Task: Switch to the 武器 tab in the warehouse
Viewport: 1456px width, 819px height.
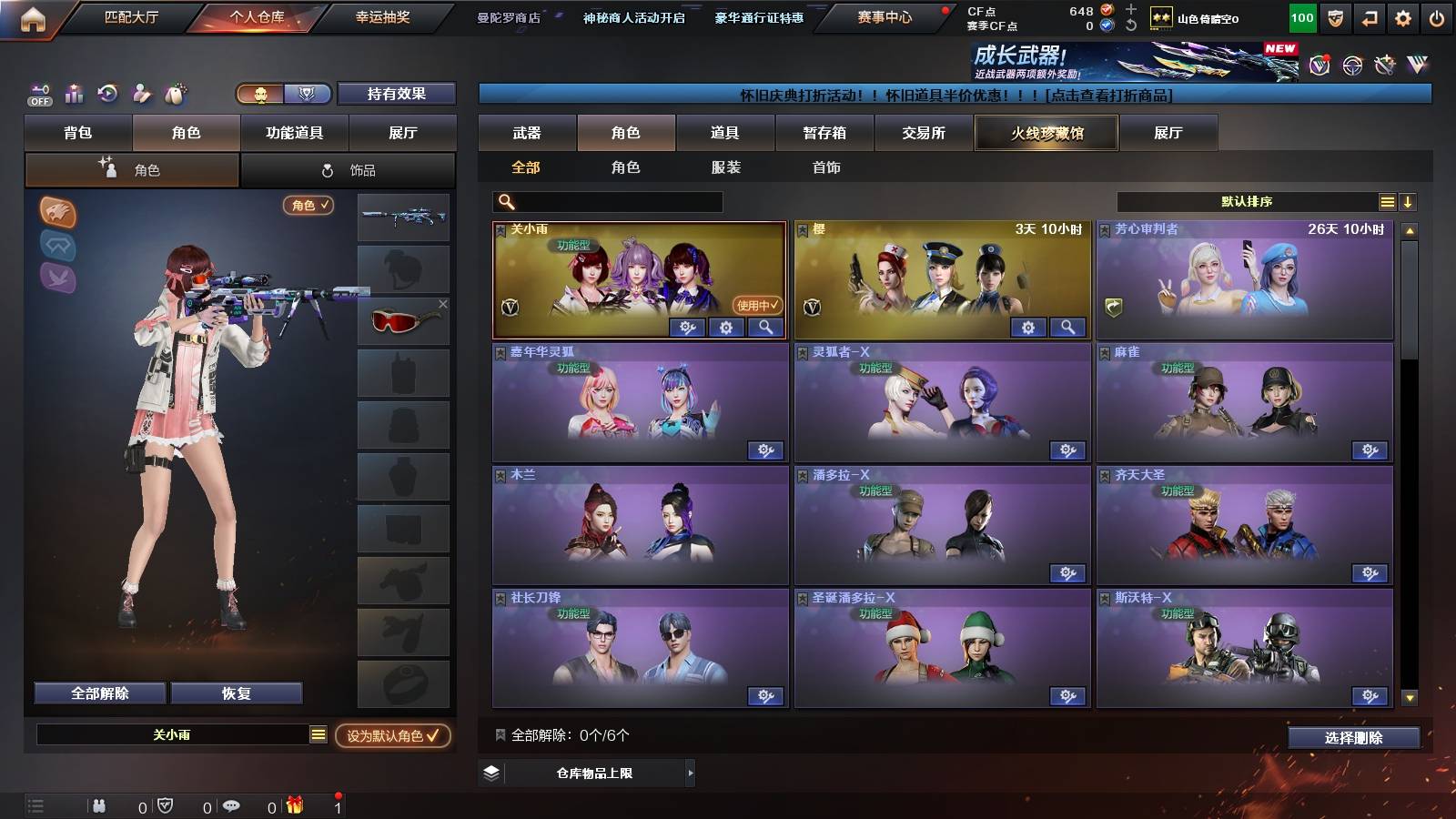Action: click(528, 133)
